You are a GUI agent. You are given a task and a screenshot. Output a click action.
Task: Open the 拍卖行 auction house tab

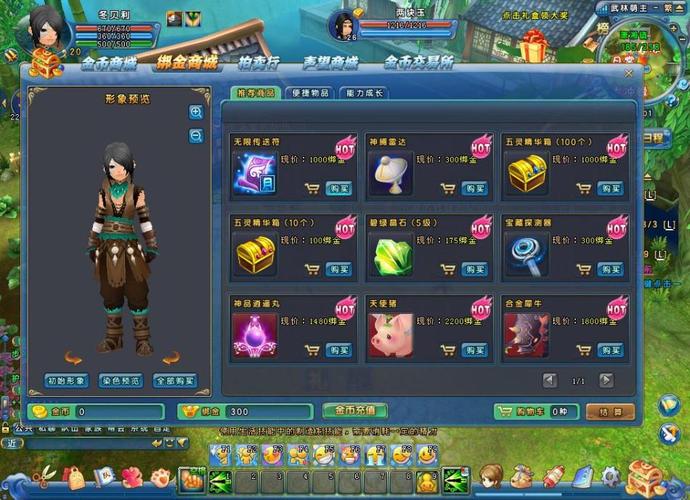point(258,63)
